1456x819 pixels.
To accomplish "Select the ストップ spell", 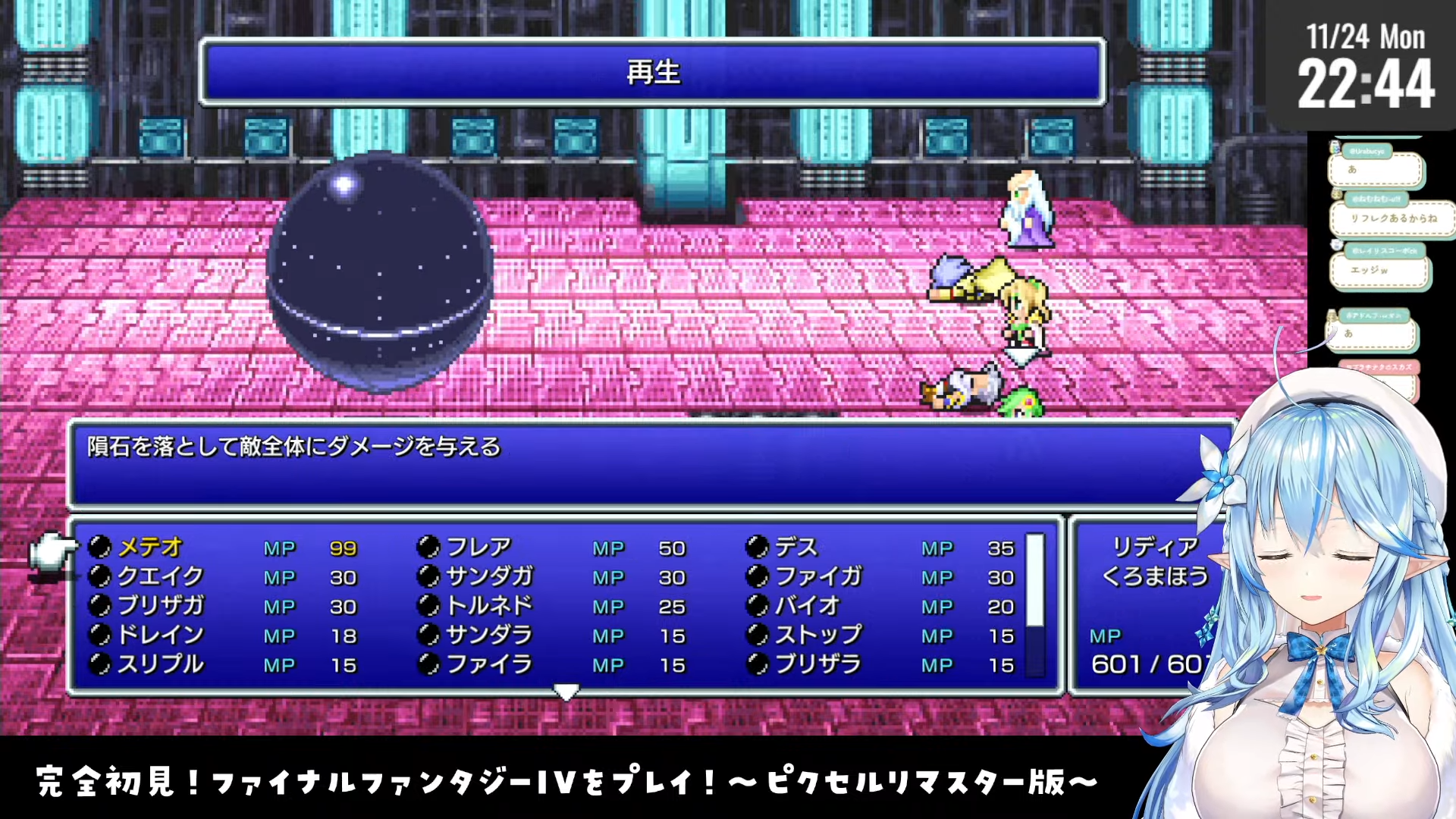I will [x=818, y=635].
